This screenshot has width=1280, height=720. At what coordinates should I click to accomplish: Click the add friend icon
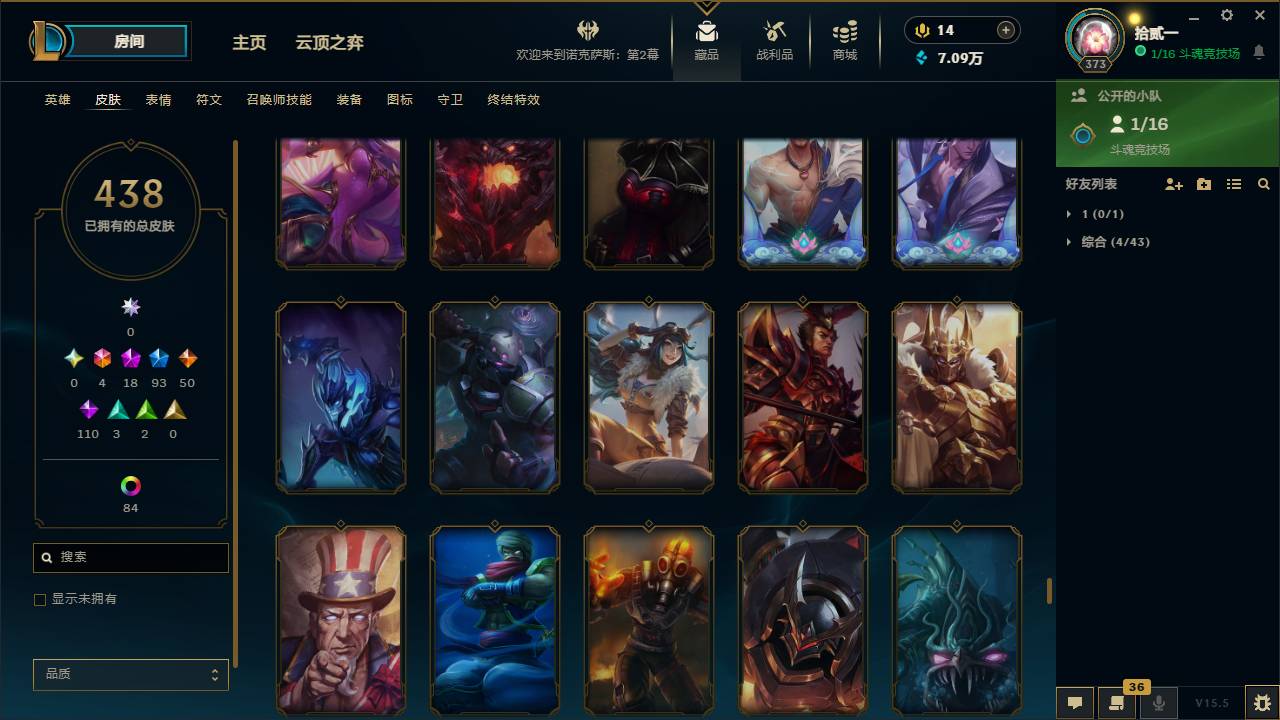click(x=1172, y=184)
